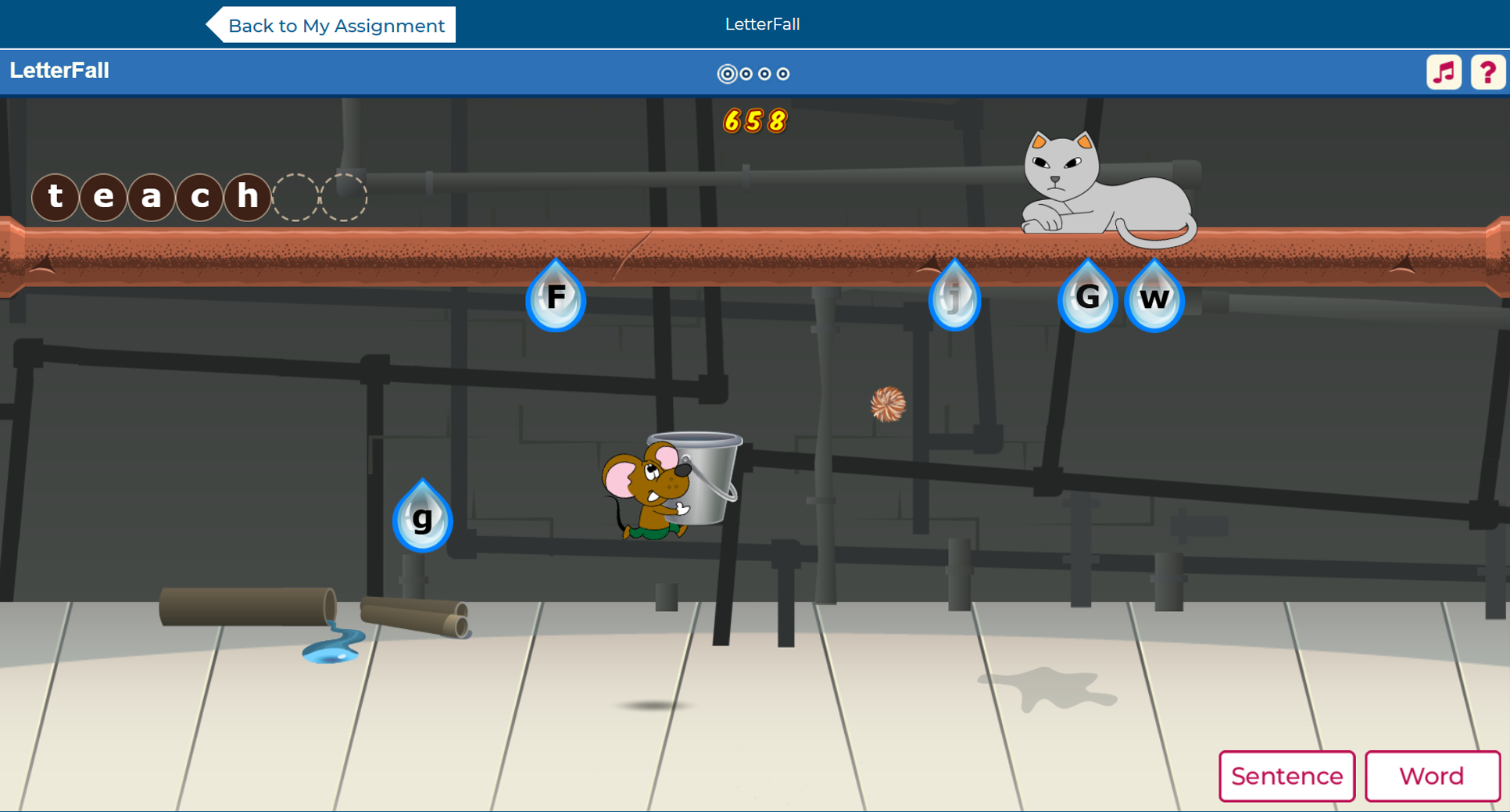Go back to My Assignment
Image resolution: width=1510 pixels, height=812 pixels.
pos(334,26)
